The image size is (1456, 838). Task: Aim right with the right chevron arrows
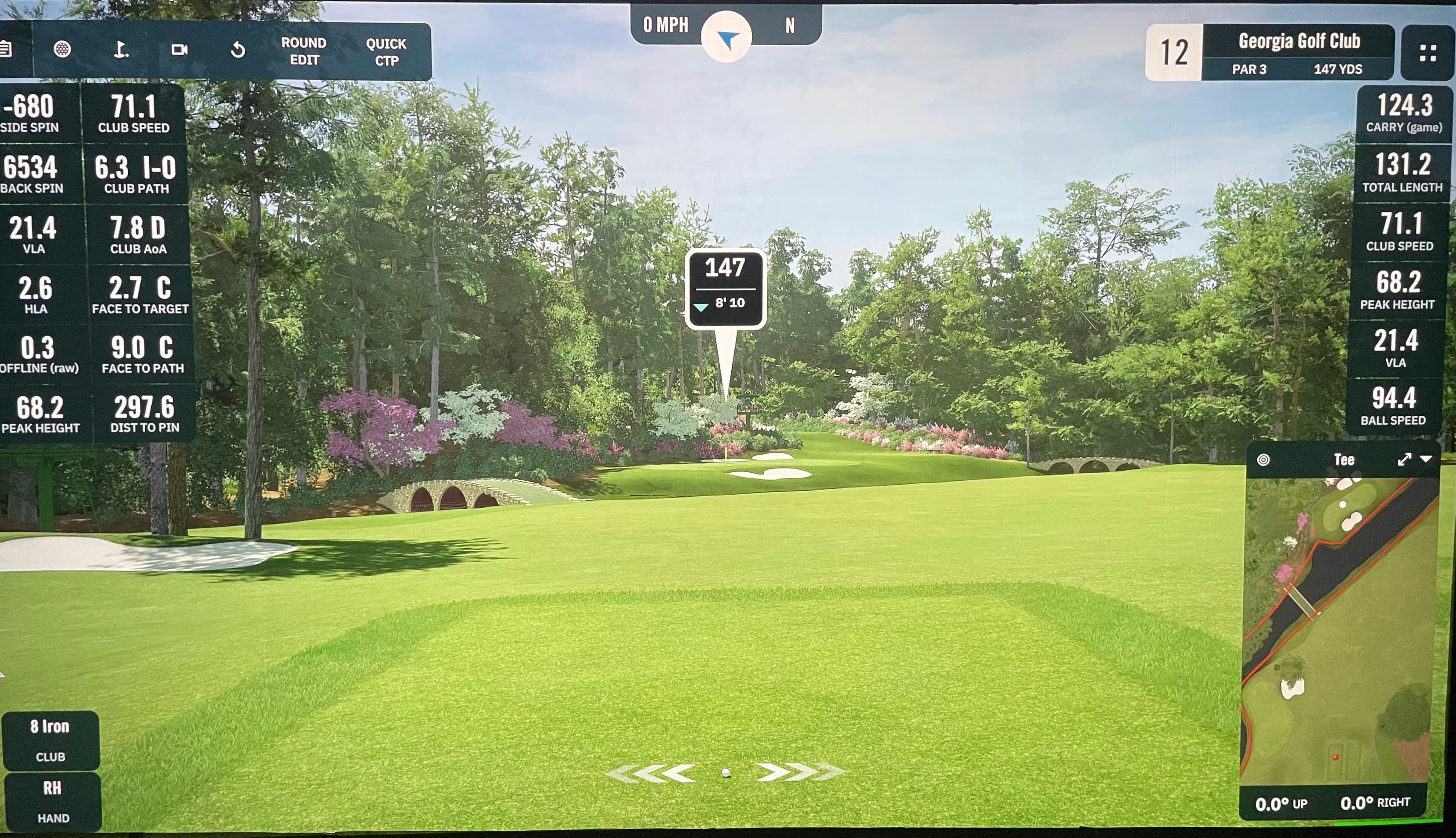[800, 772]
